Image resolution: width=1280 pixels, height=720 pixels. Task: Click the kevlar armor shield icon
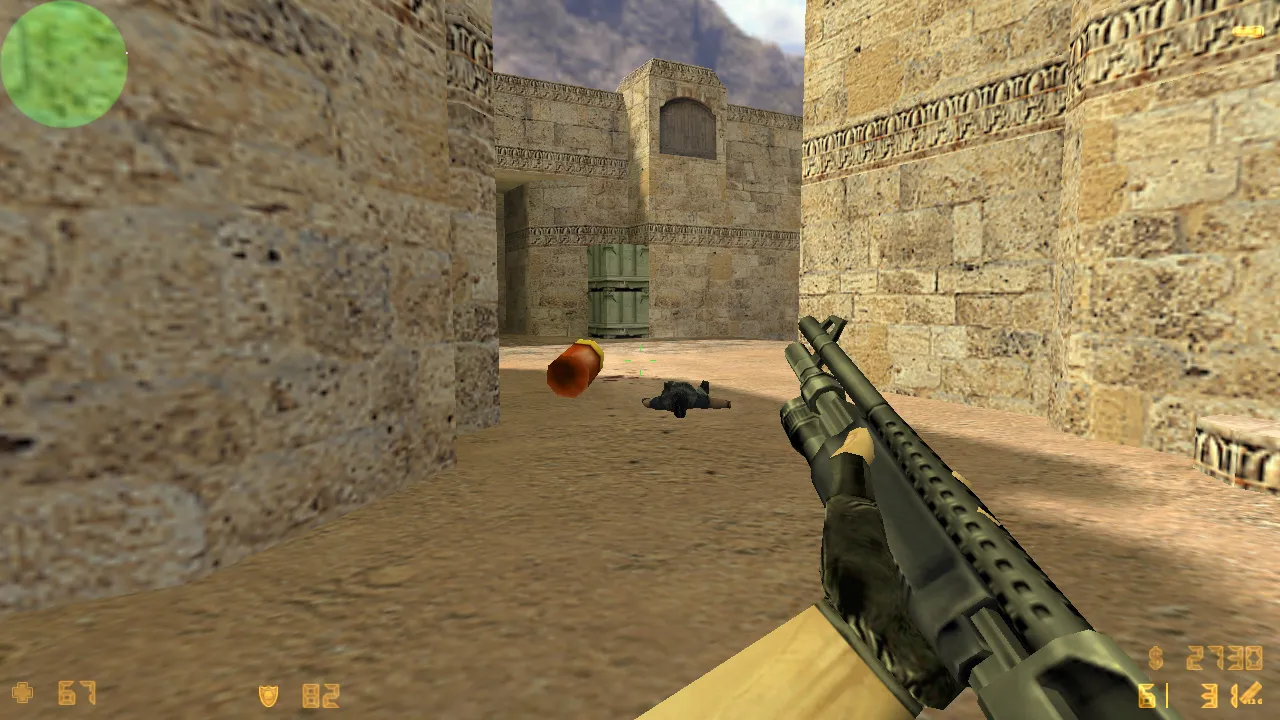tap(268, 695)
